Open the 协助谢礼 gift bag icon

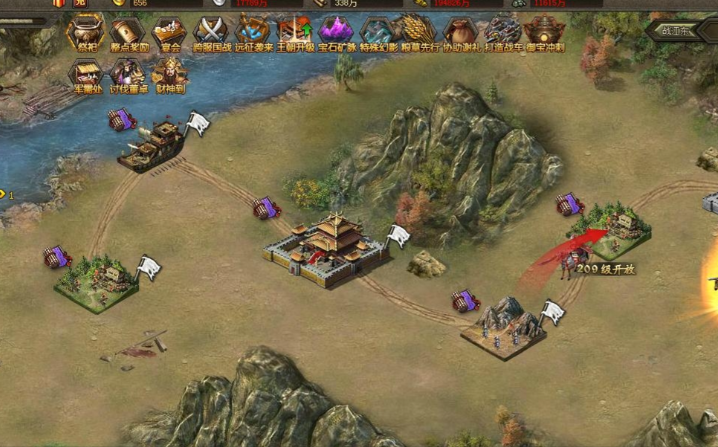pos(461,32)
